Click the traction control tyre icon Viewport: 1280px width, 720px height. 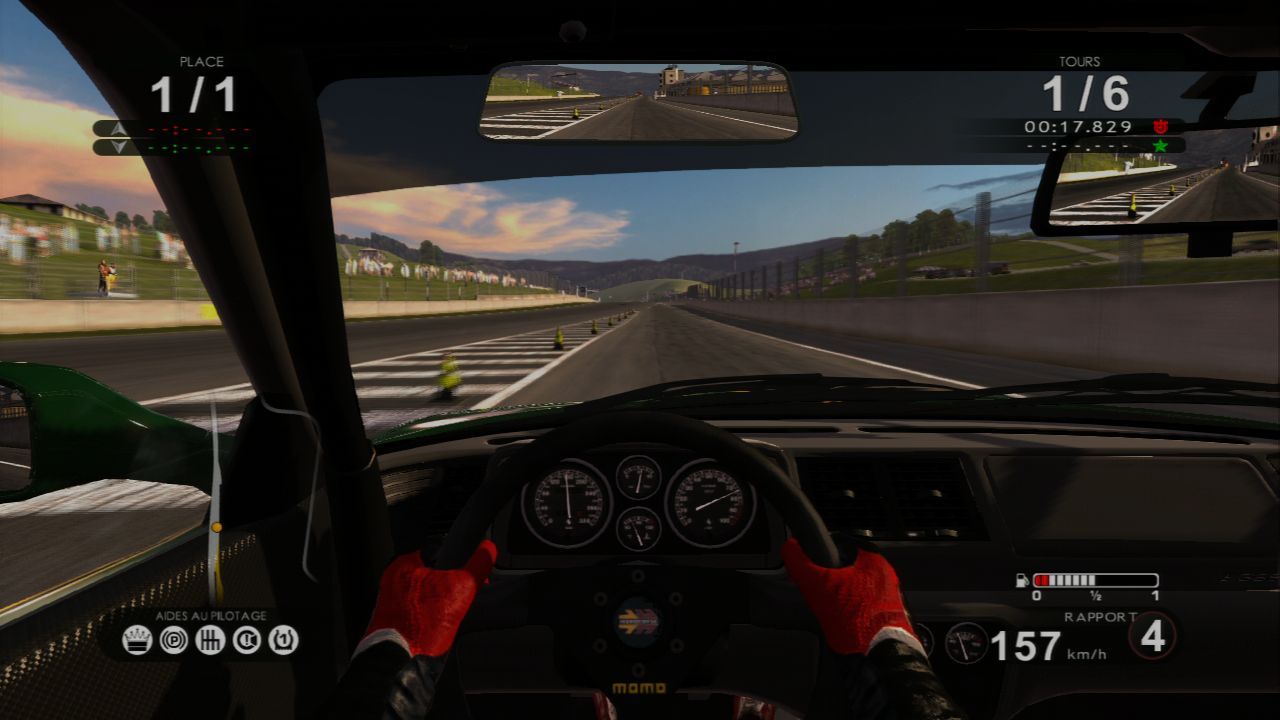pos(281,639)
